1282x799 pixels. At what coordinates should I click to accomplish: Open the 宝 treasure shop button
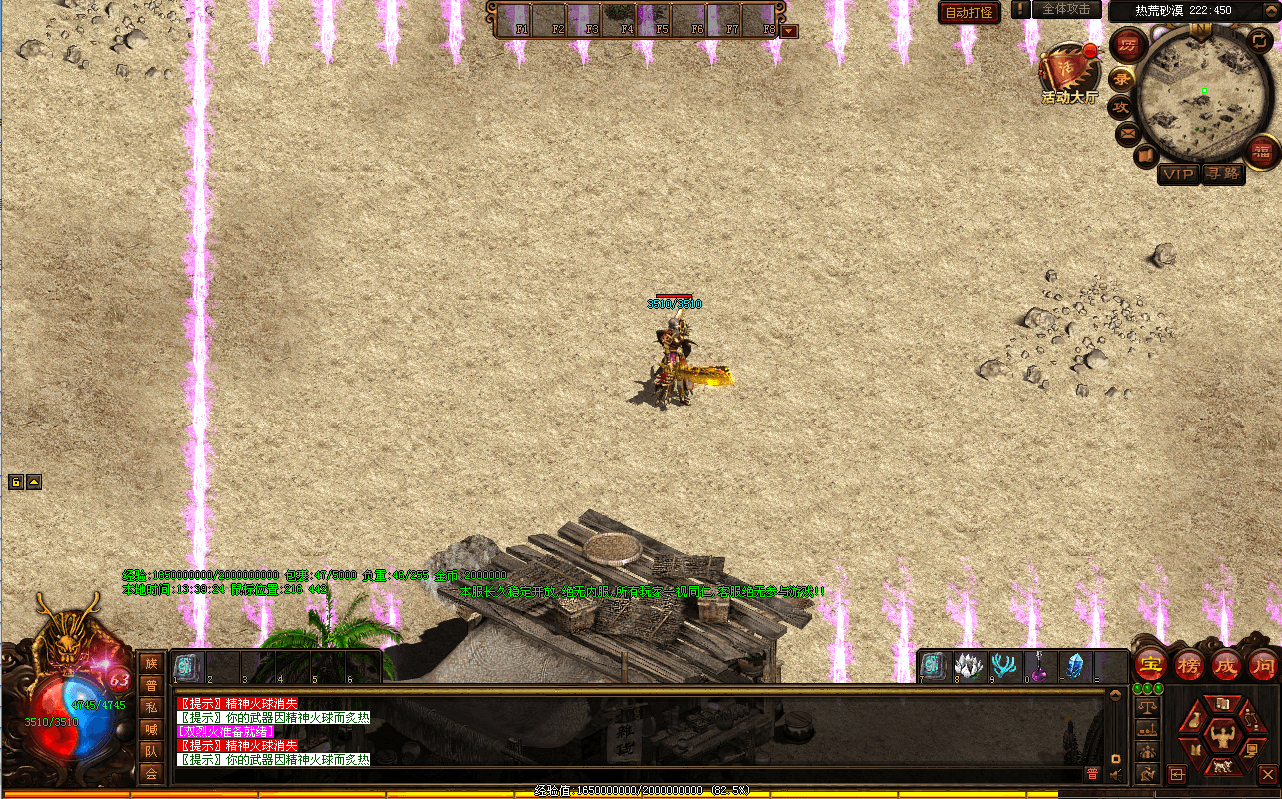[x=1151, y=664]
